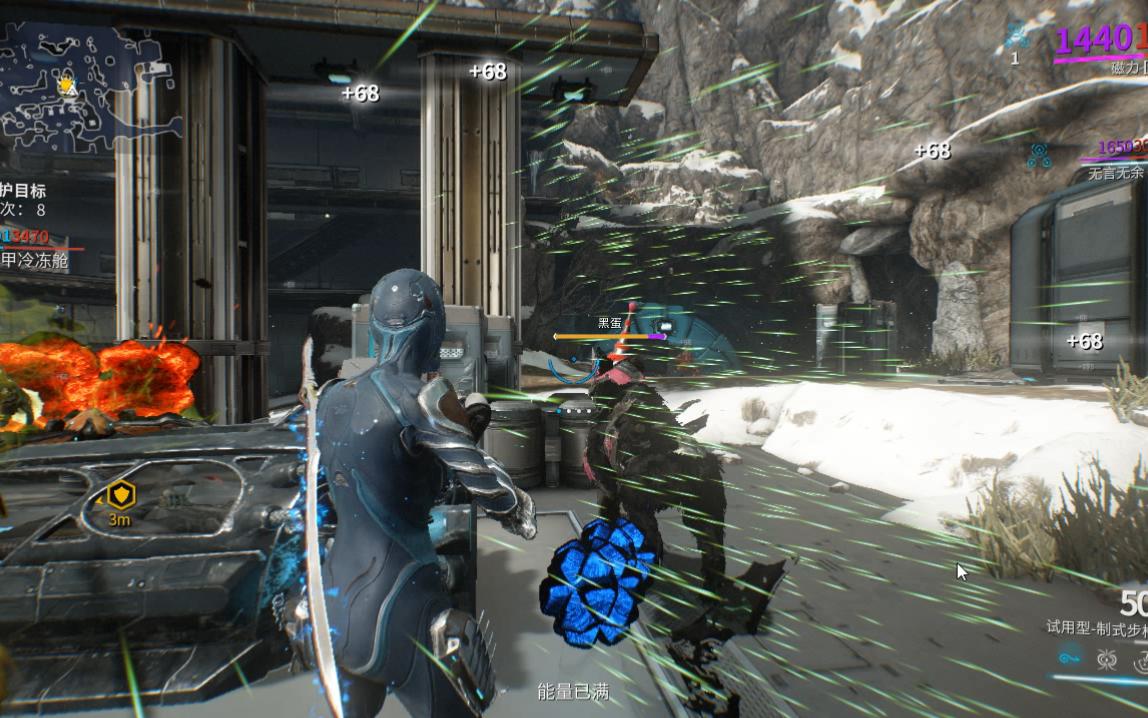The height and width of the screenshot is (718, 1148).
Task: Select the yellow player marker on the minimap
Action: coord(67,85)
